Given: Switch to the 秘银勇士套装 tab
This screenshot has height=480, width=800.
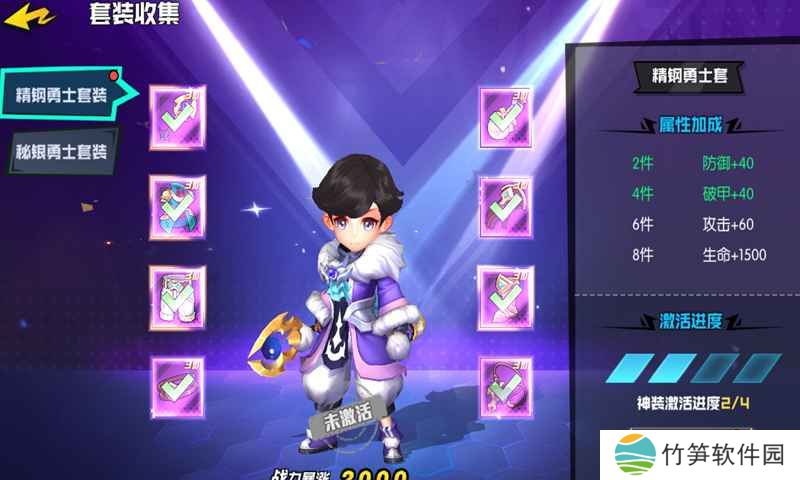Looking at the screenshot, I should pos(60,152).
